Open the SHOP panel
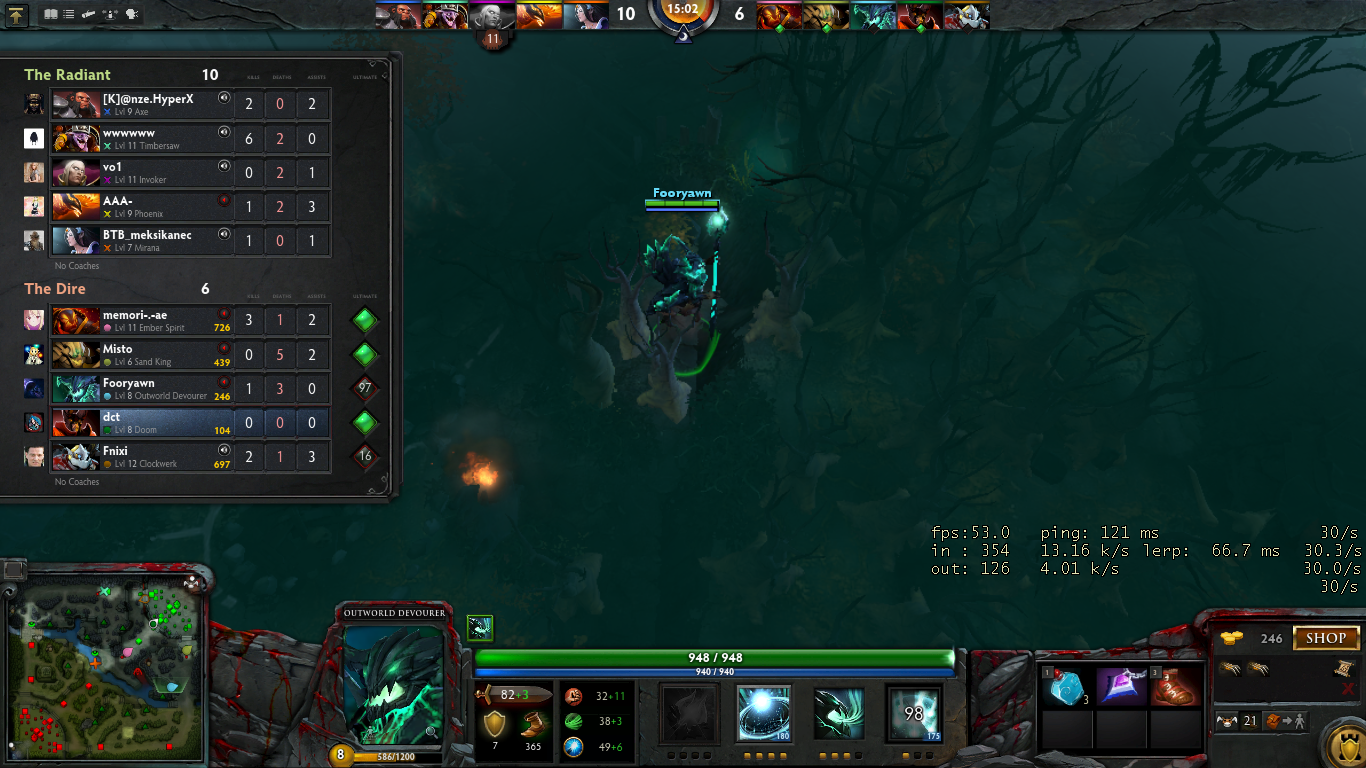1366x768 pixels. point(1326,638)
